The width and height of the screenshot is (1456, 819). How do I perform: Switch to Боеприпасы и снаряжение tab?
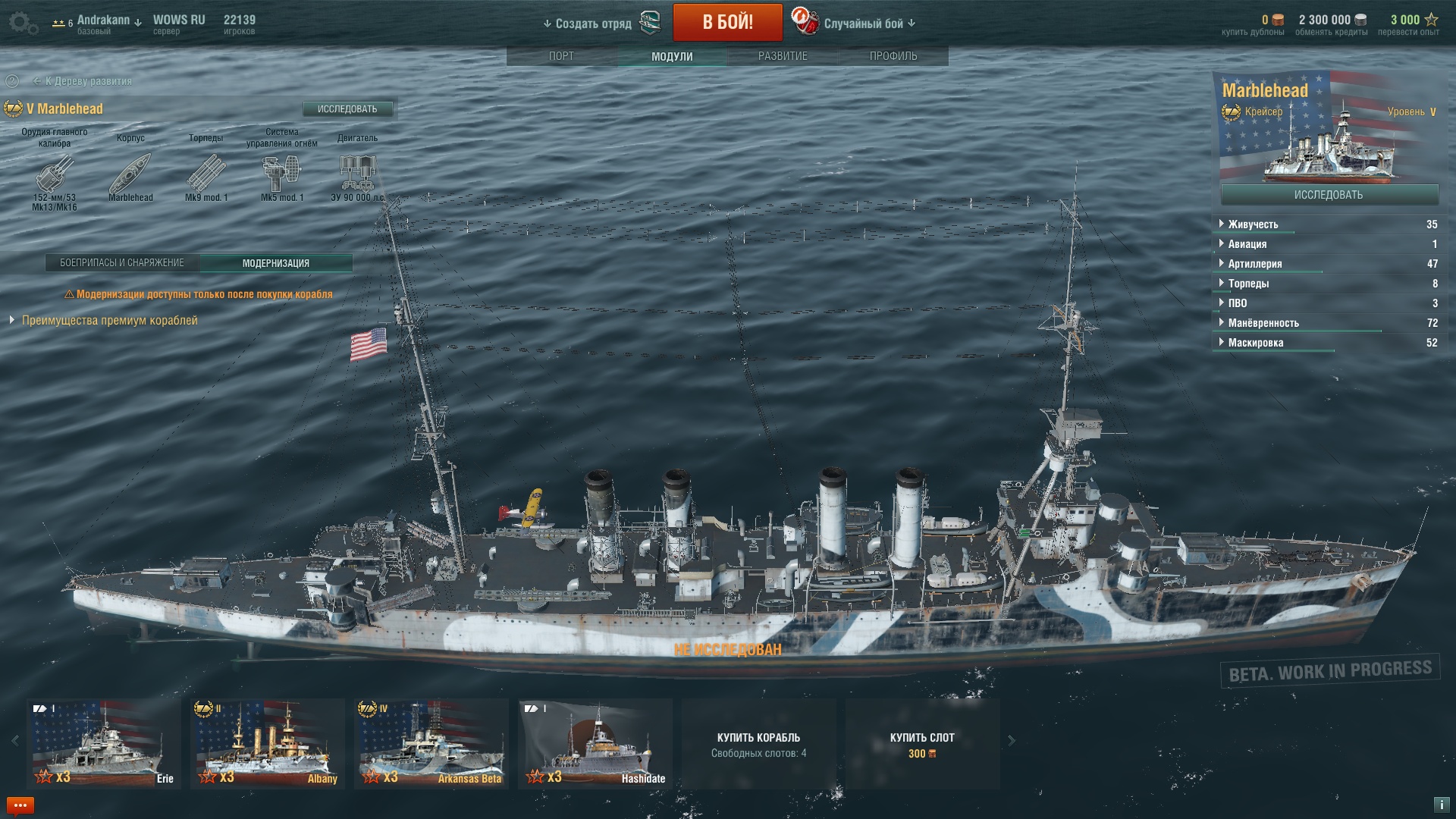coord(122,263)
